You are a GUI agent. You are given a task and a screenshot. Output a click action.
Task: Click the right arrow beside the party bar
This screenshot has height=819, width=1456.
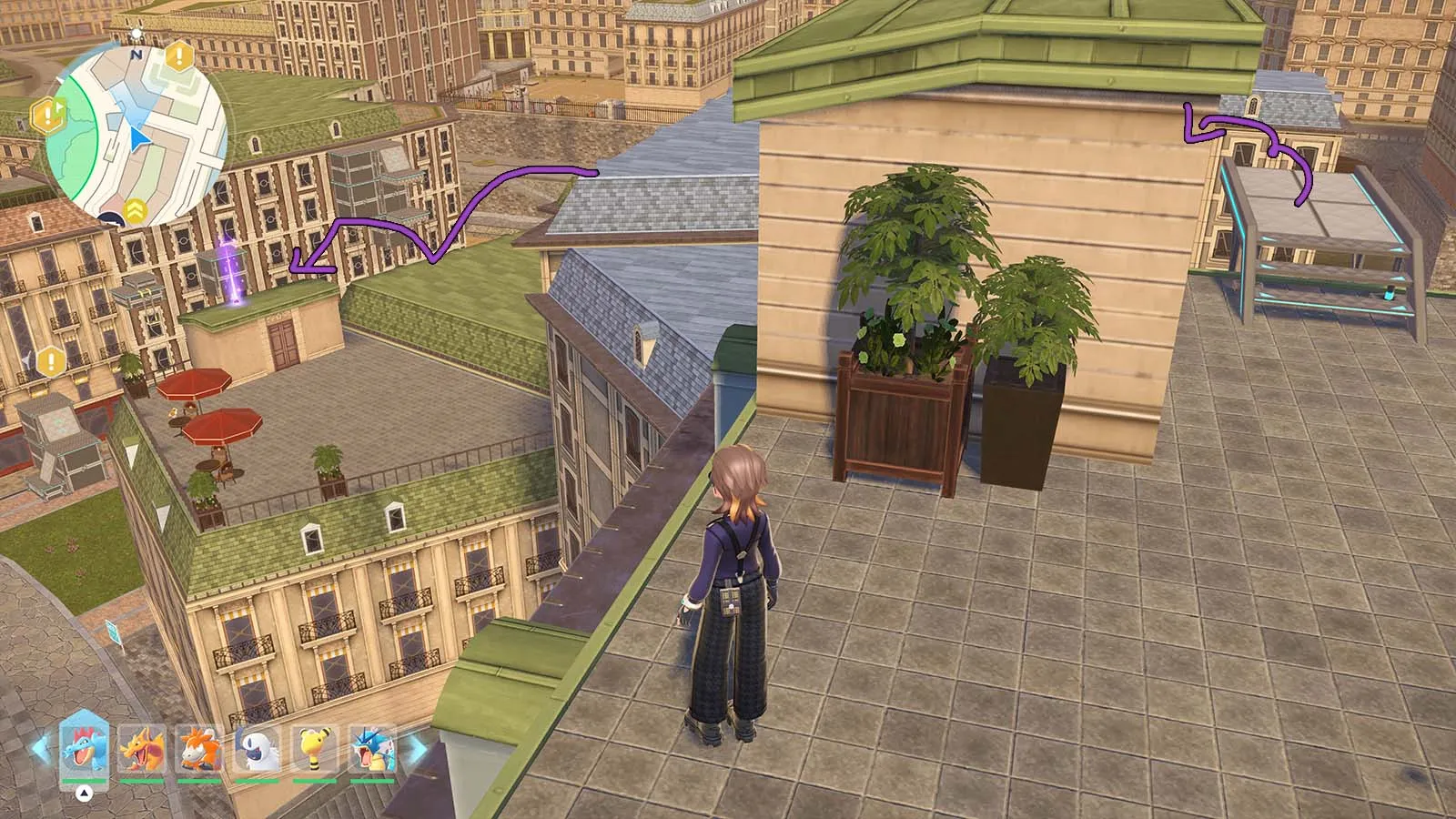(x=416, y=750)
